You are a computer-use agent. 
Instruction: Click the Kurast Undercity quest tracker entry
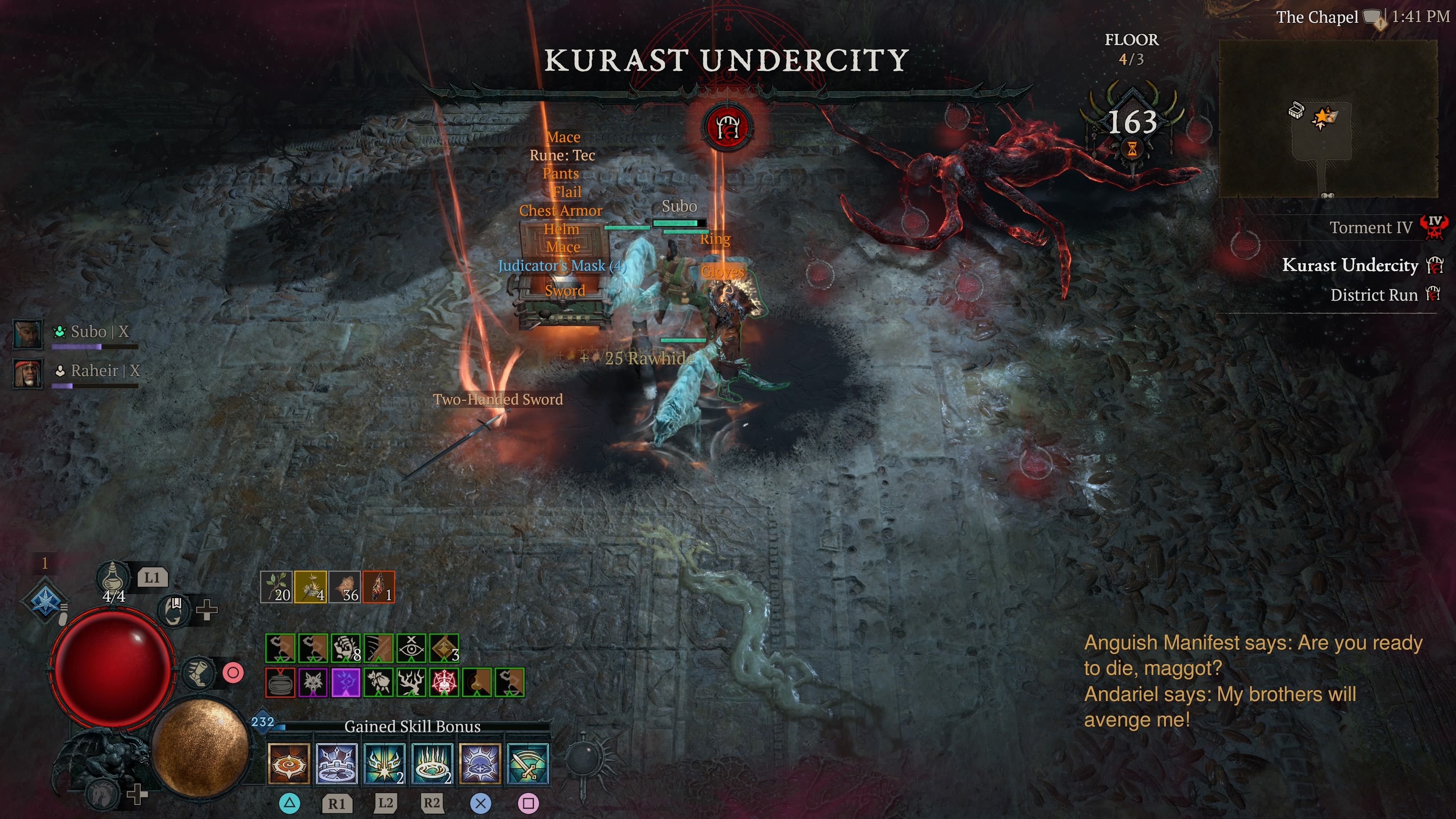point(1349,265)
